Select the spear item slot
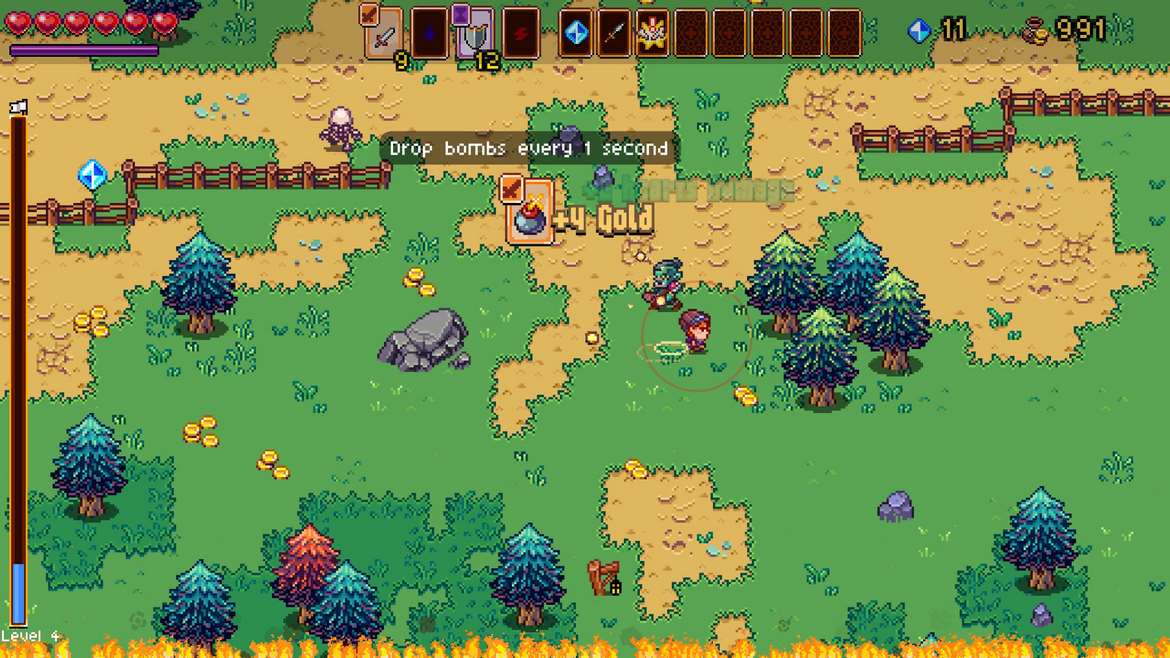 point(614,33)
